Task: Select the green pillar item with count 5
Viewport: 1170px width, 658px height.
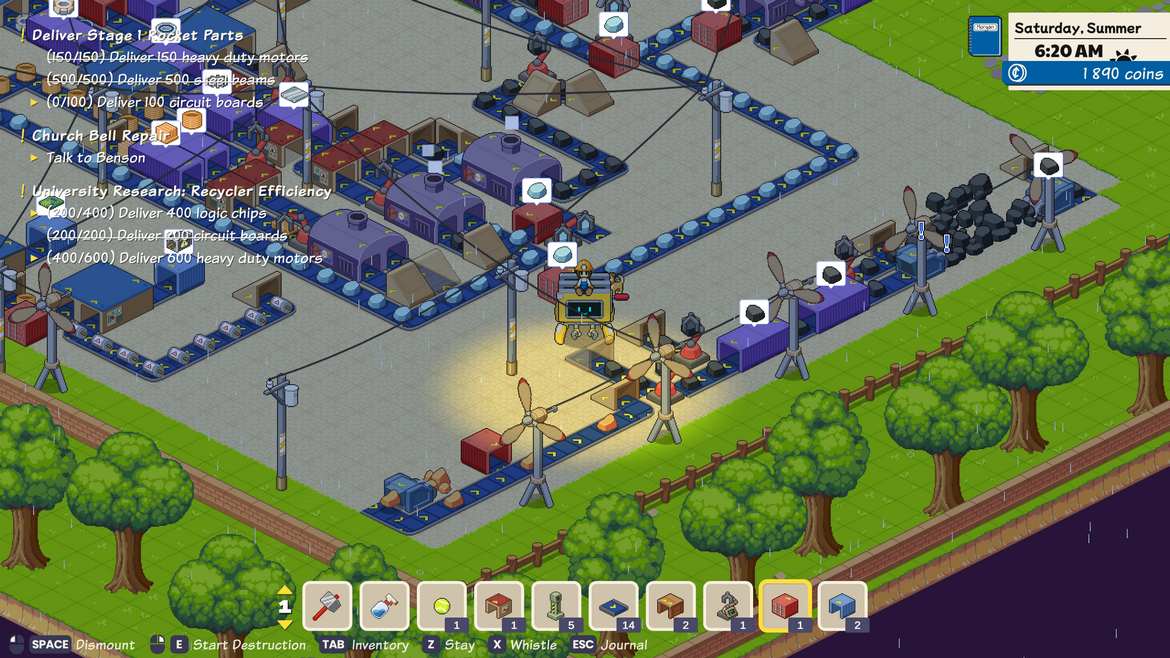Action: [556, 606]
